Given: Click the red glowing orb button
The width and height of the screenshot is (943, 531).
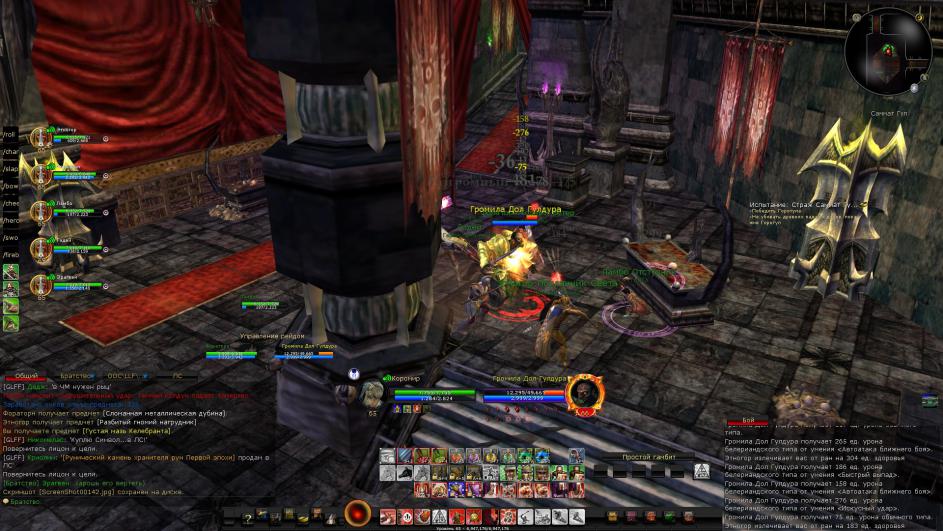Looking at the screenshot, I should tap(356, 514).
